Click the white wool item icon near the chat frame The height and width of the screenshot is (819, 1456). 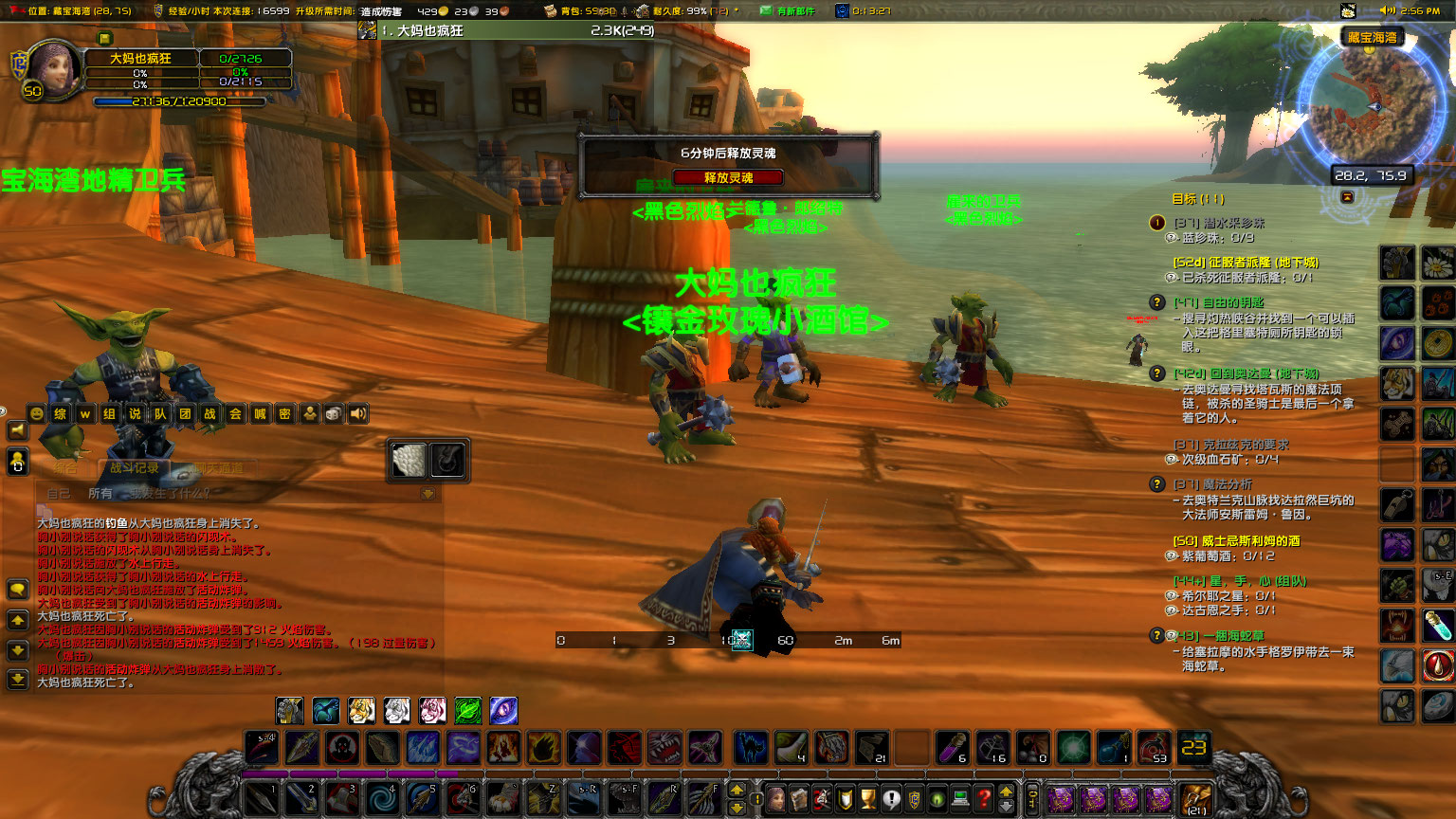(408, 462)
